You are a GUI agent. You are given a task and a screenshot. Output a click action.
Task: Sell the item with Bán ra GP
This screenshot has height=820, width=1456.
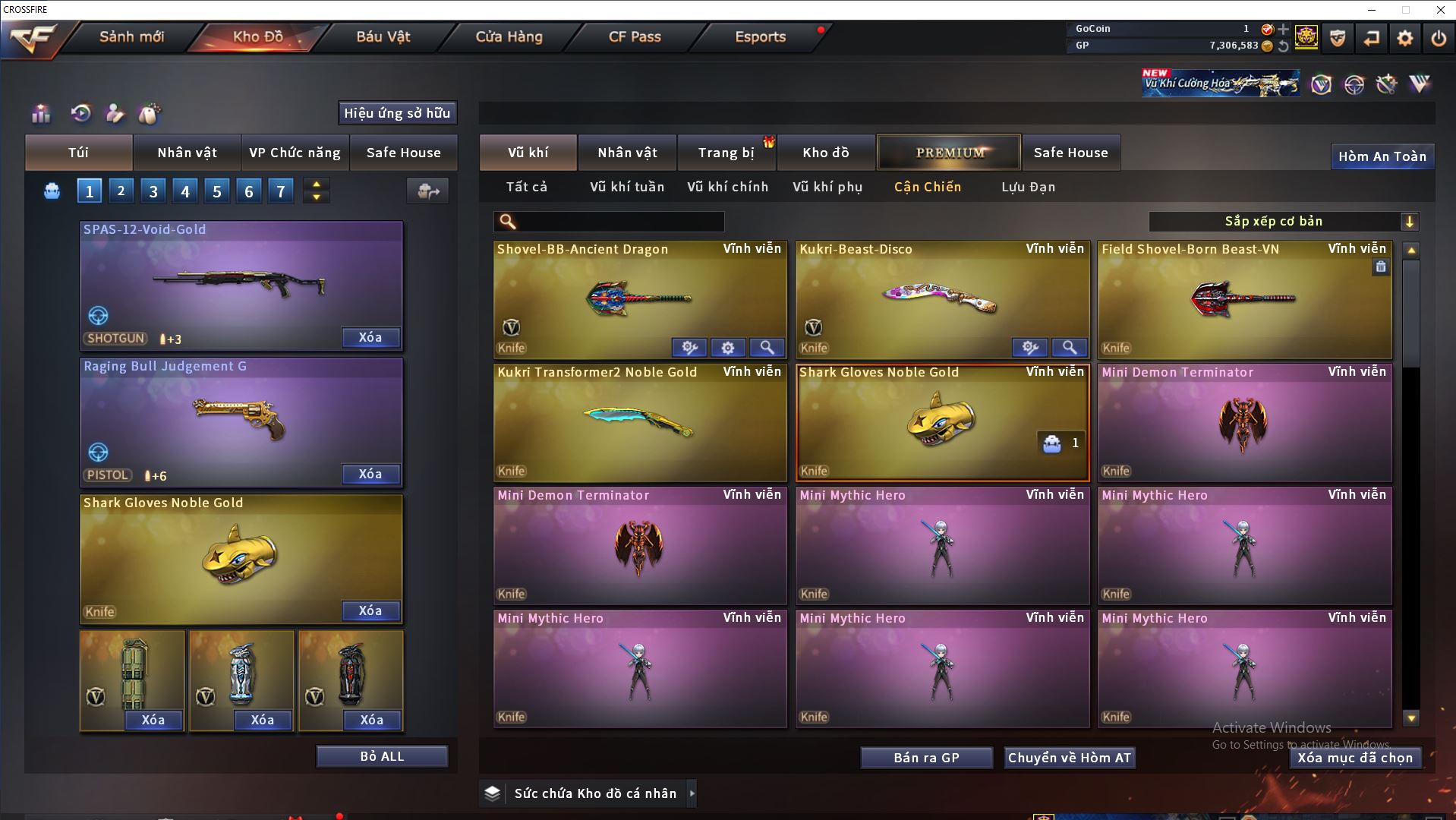tap(926, 758)
